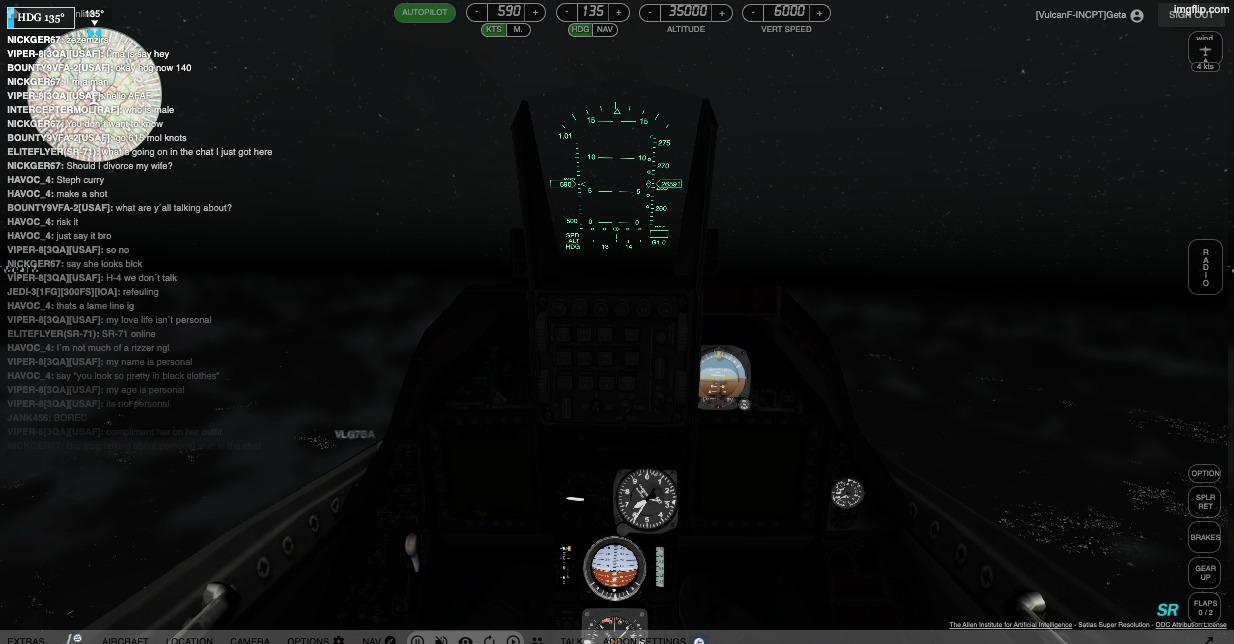Lower target altitude with the minus button
1234x644 pixels.
pos(651,13)
